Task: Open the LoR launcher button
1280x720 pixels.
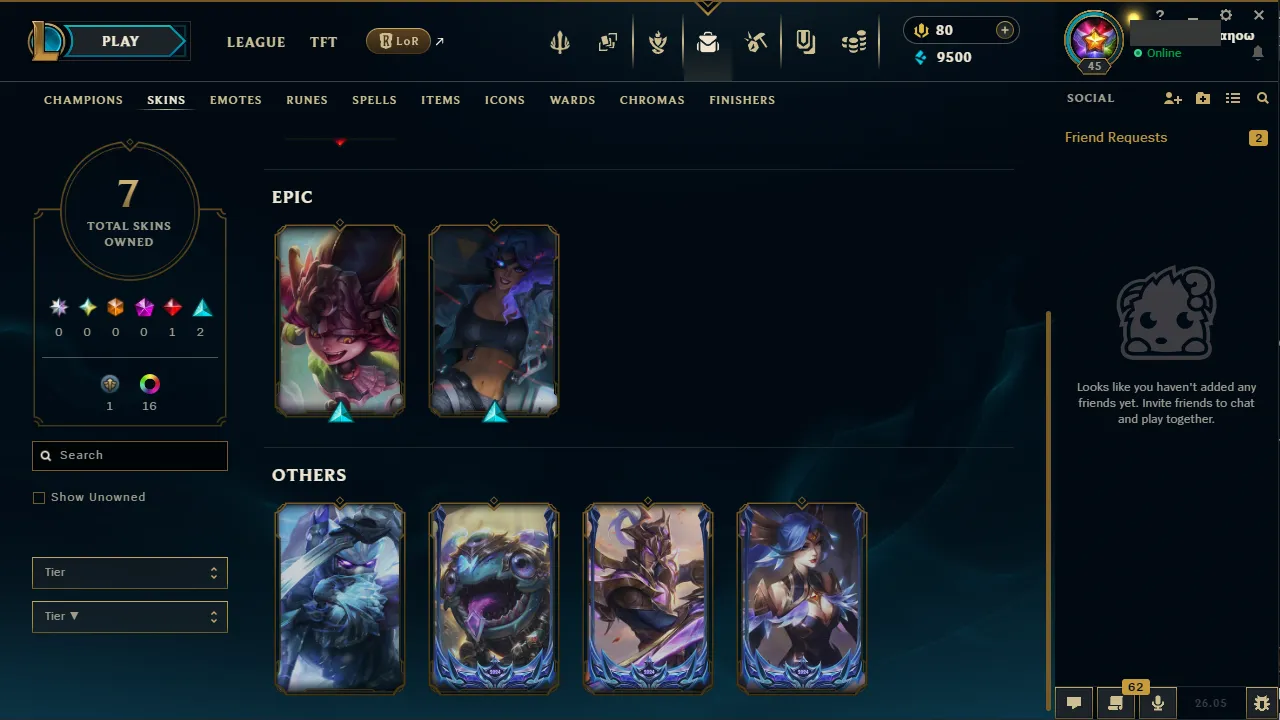Action: click(398, 41)
